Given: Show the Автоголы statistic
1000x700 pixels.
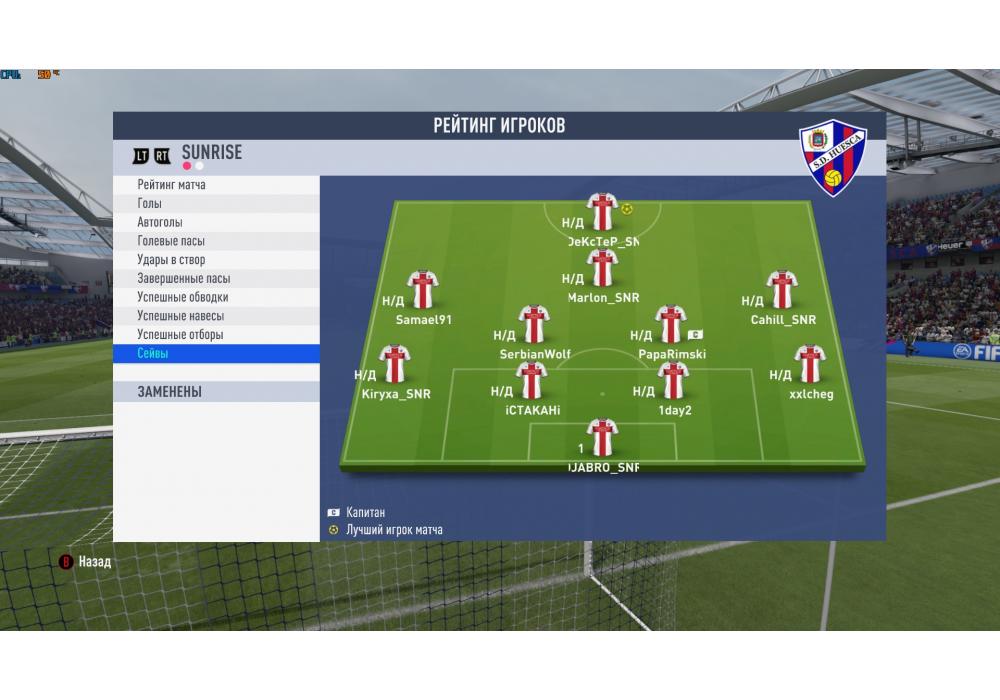Looking at the screenshot, I should (x=160, y=222).
